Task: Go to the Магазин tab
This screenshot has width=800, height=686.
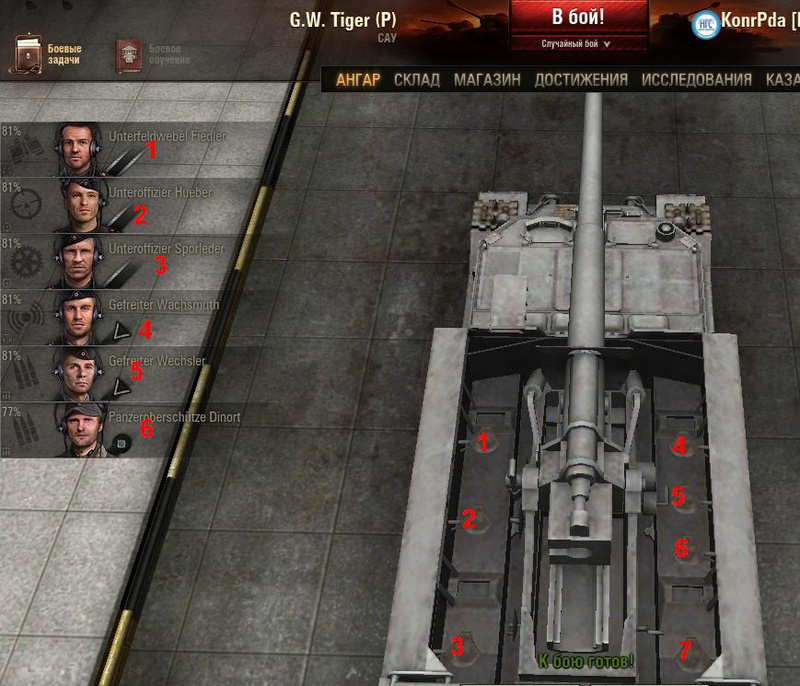Action: 487,80
